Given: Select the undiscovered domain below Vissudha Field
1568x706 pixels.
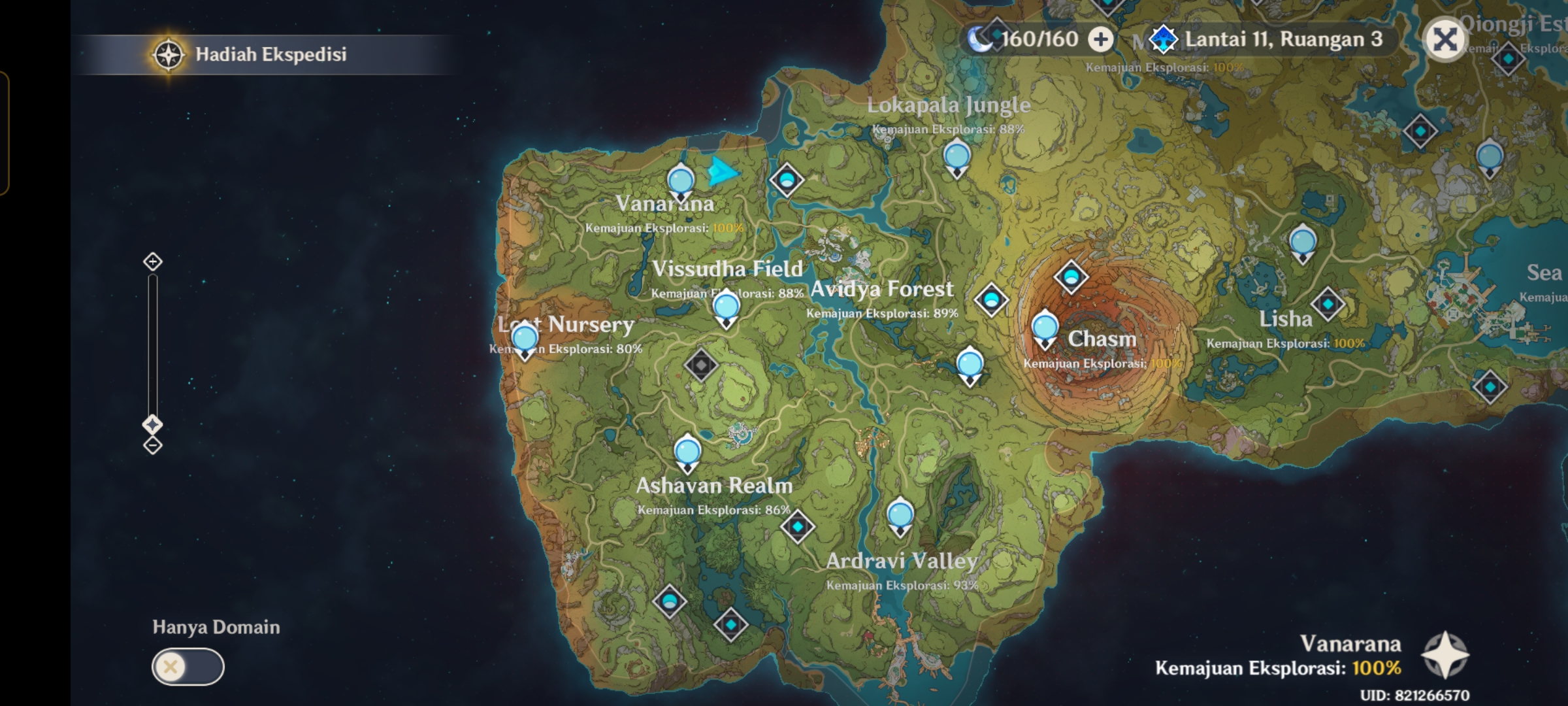Looking at the screenshot, I should [x=700, y=365].
